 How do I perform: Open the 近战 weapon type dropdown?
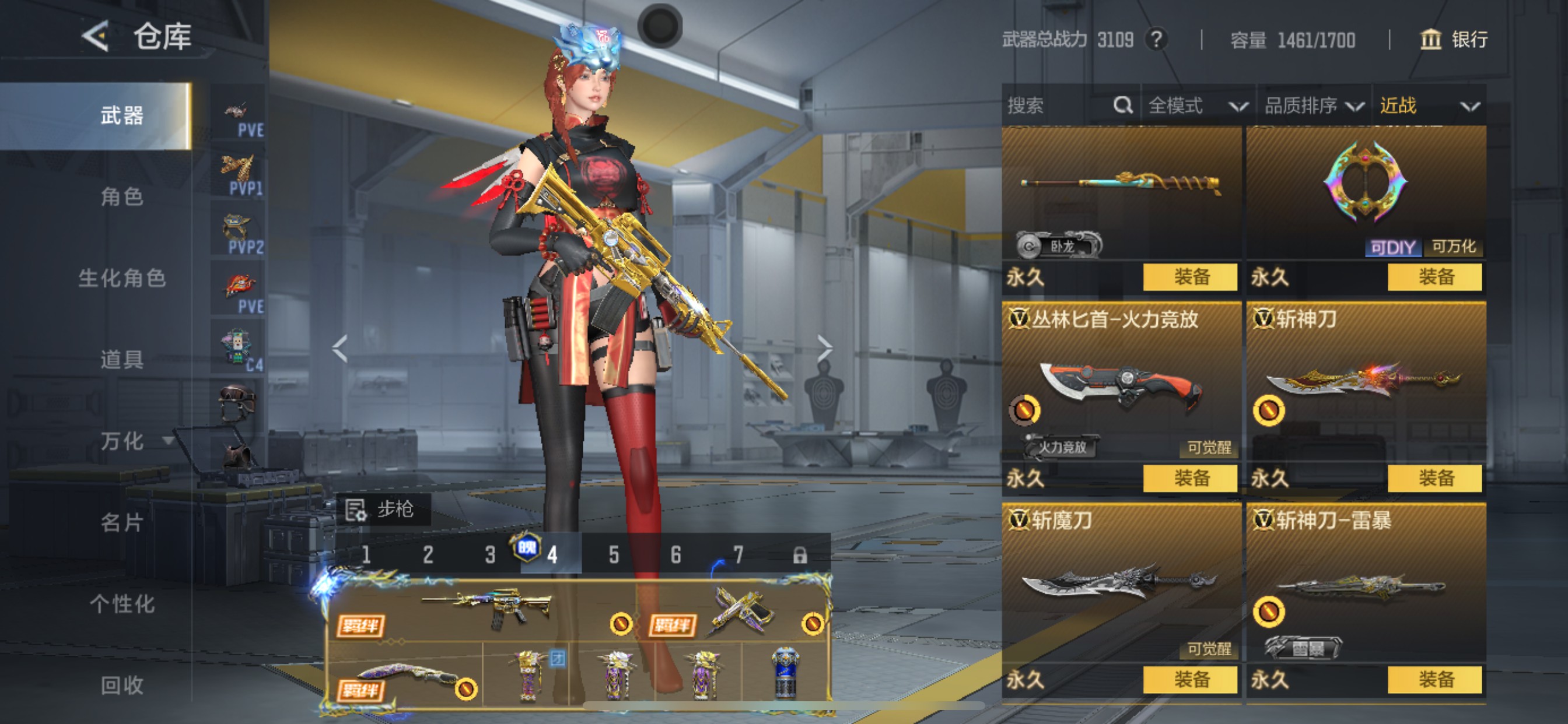tap(1428, 106)
